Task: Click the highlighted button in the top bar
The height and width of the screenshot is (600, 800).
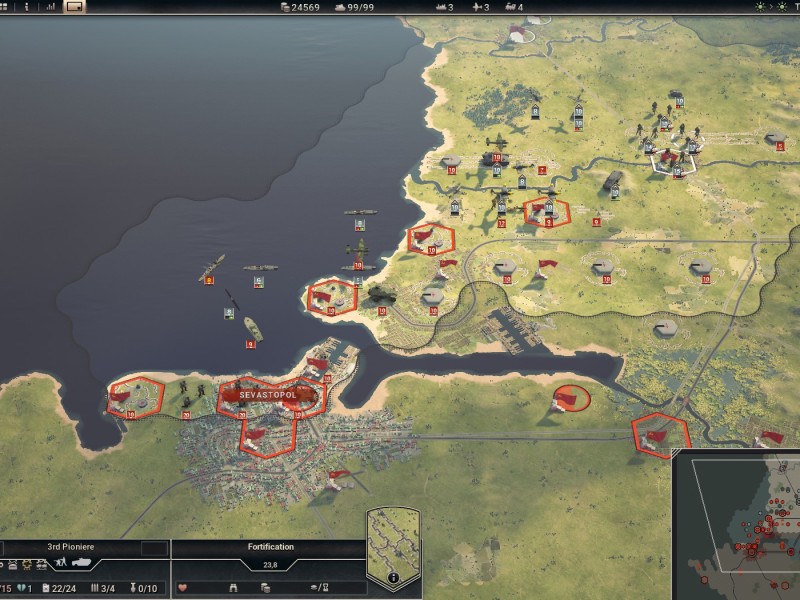Action: [x=75, y=7]
